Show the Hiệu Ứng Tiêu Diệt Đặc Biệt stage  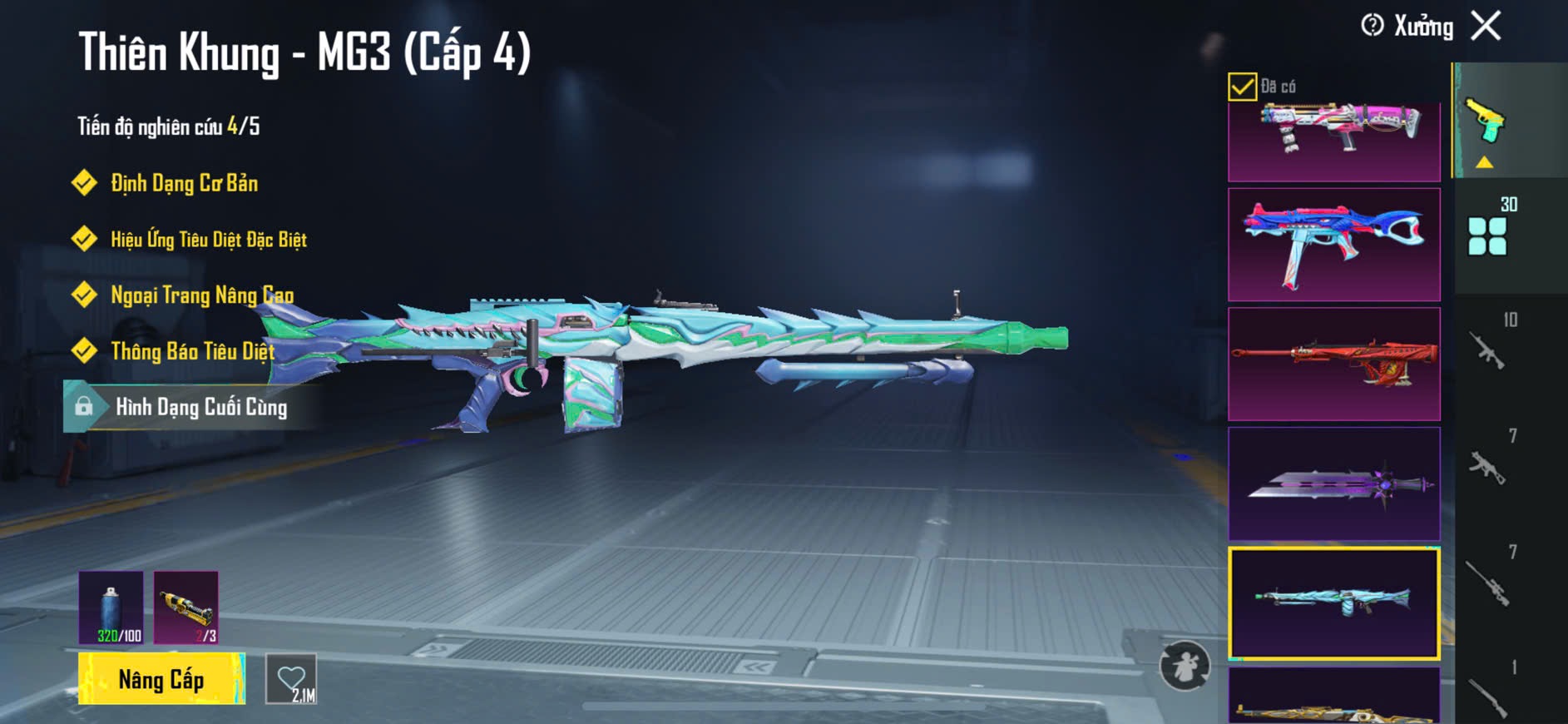click(x=208, y=240)
